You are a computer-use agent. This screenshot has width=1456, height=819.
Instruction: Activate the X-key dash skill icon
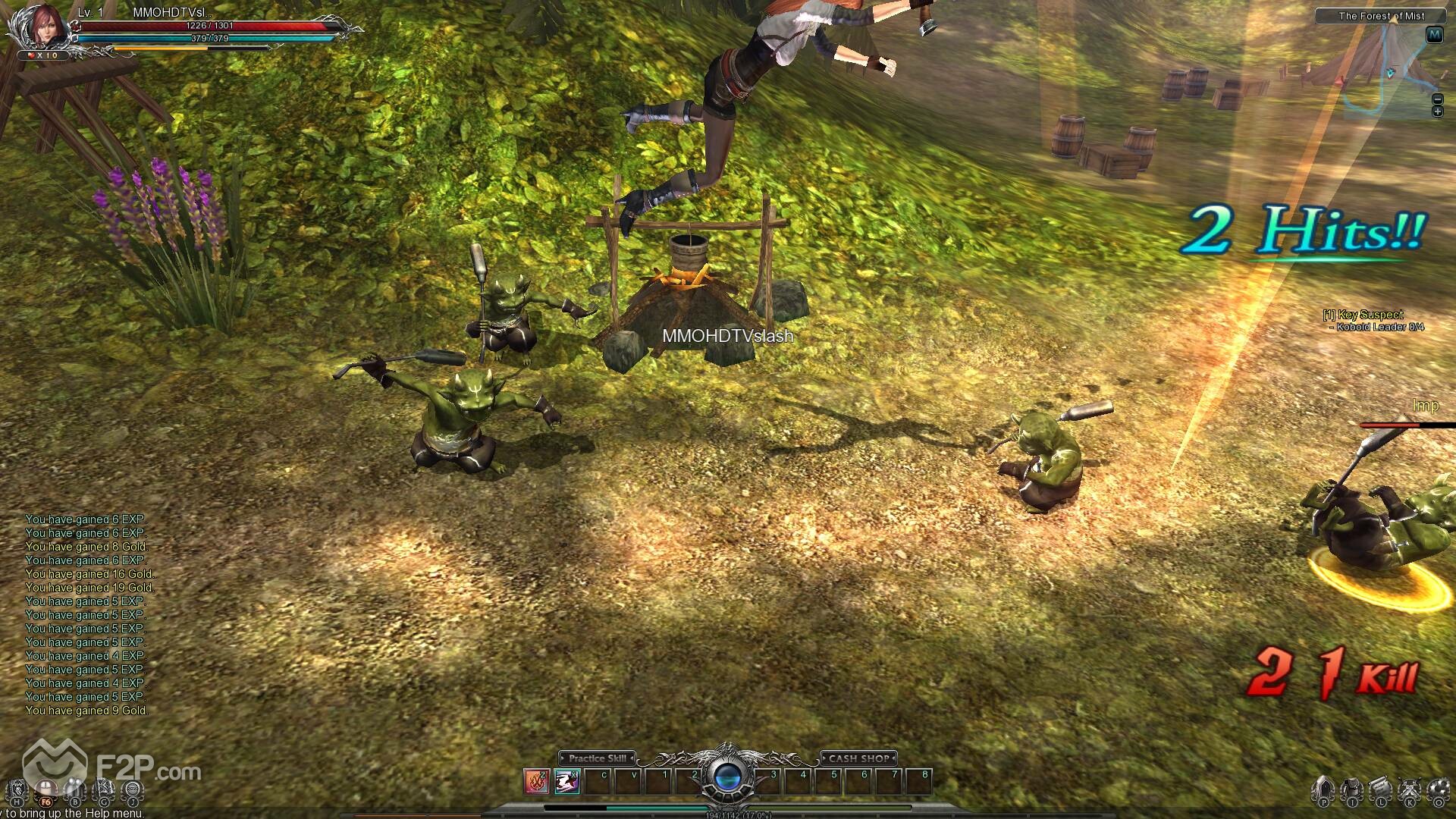point(567,781)
